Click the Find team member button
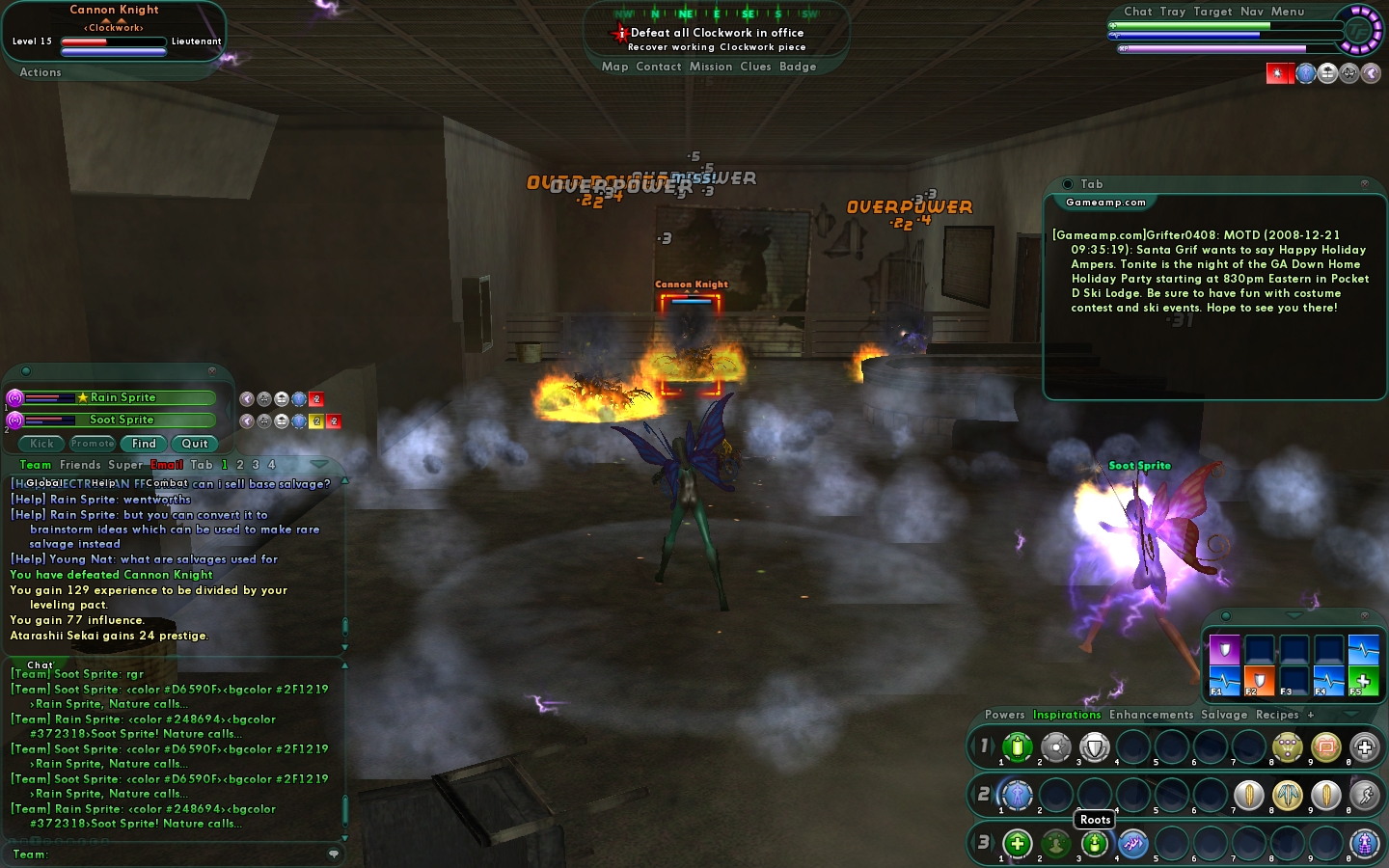 coord(144,444)
